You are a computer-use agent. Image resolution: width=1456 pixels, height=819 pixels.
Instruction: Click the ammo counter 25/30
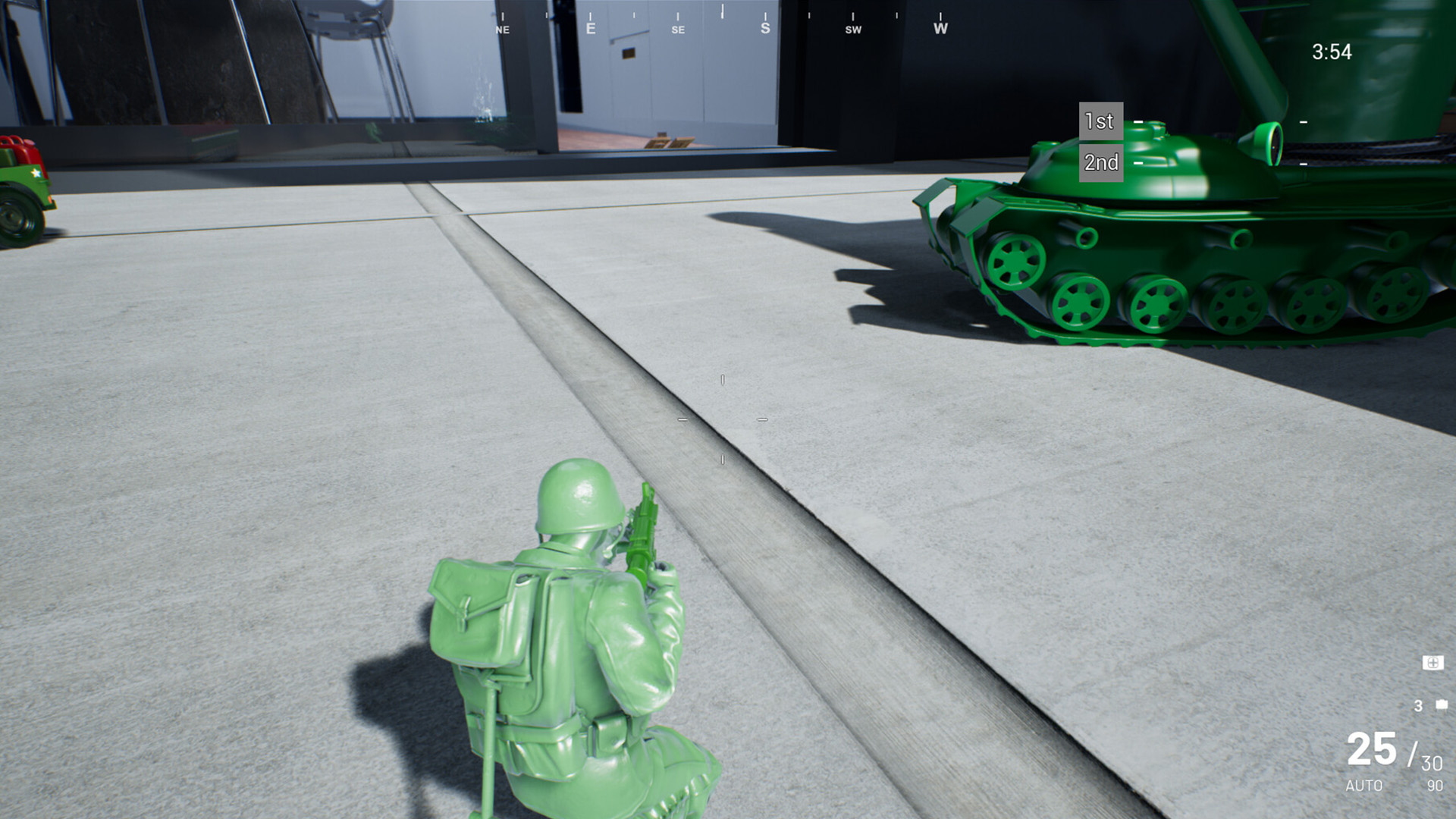click(x=1395, y=752)
